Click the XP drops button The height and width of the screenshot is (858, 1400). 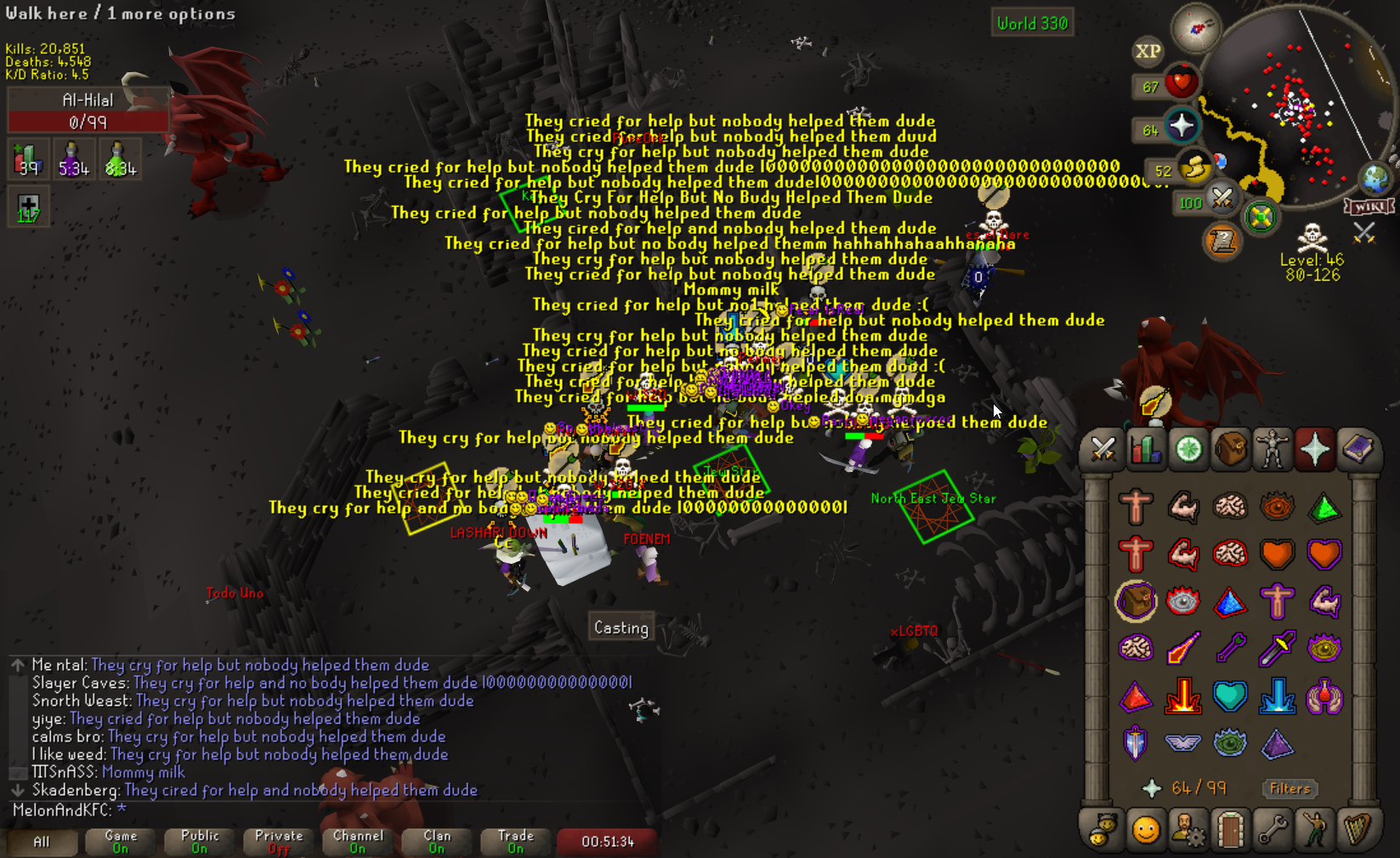pos(1148,51)
